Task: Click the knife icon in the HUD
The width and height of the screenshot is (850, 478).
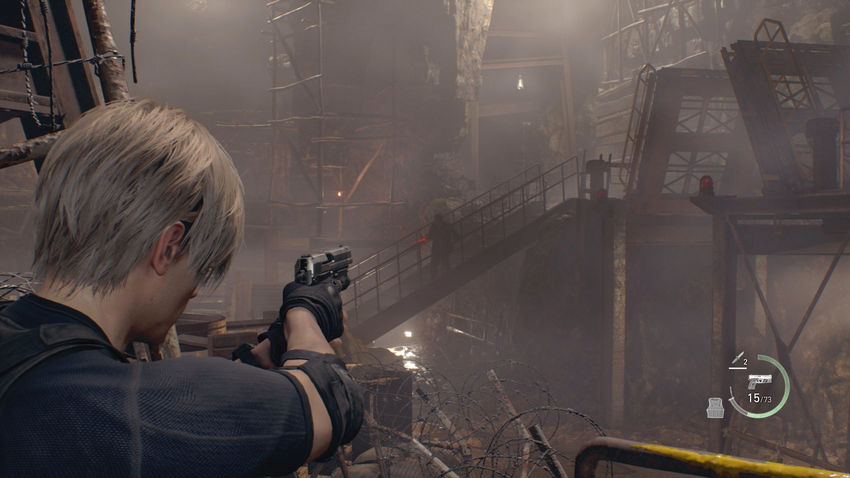Action: click(x=736, y=359)
